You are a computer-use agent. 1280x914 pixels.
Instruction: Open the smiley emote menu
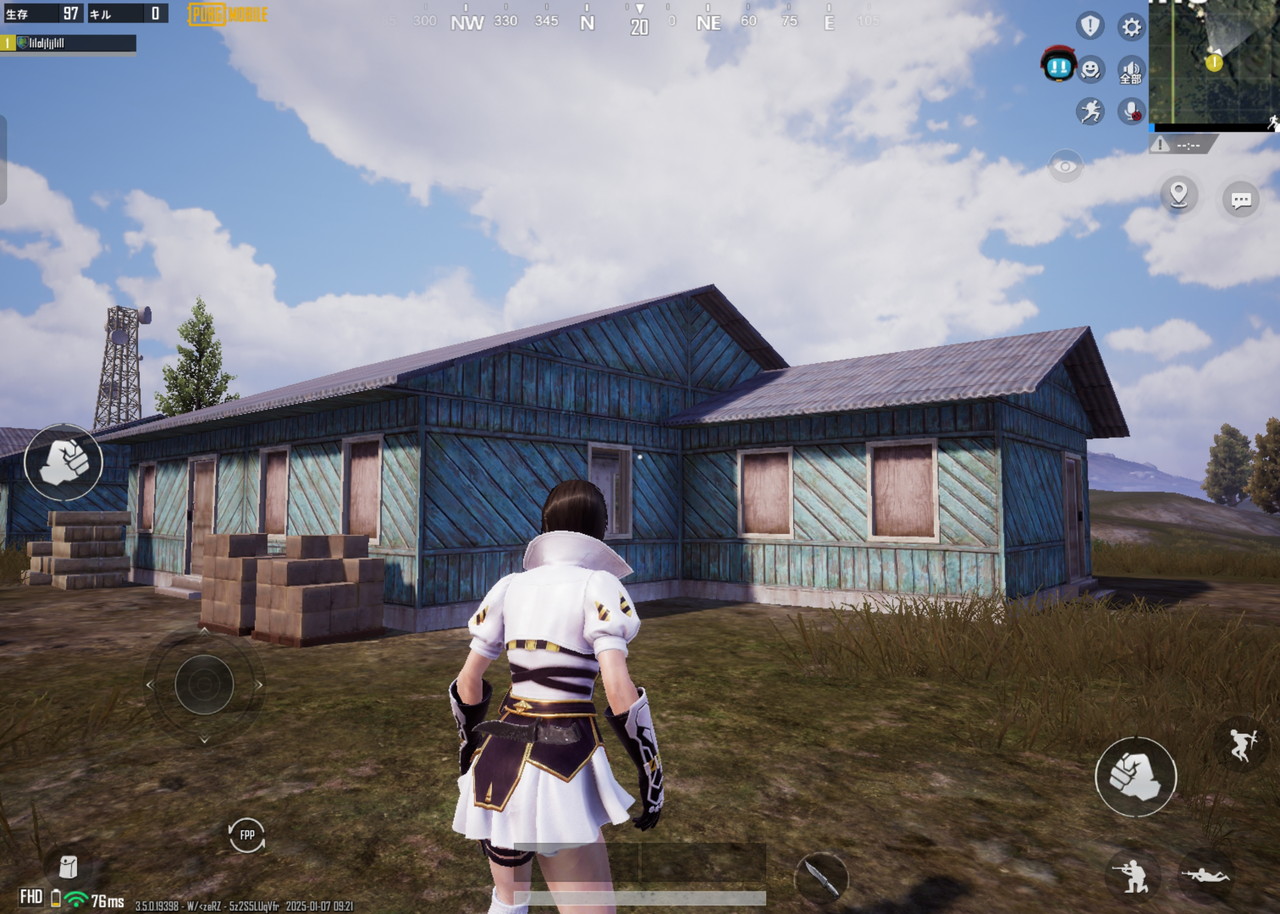point(1090,69)
